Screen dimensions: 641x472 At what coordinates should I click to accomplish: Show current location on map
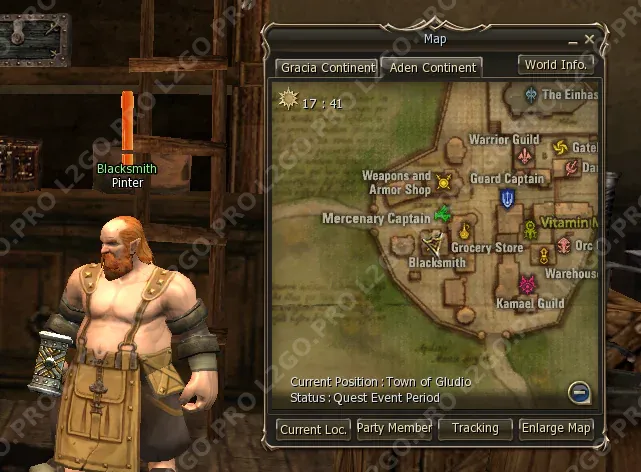tap(314, 429)
